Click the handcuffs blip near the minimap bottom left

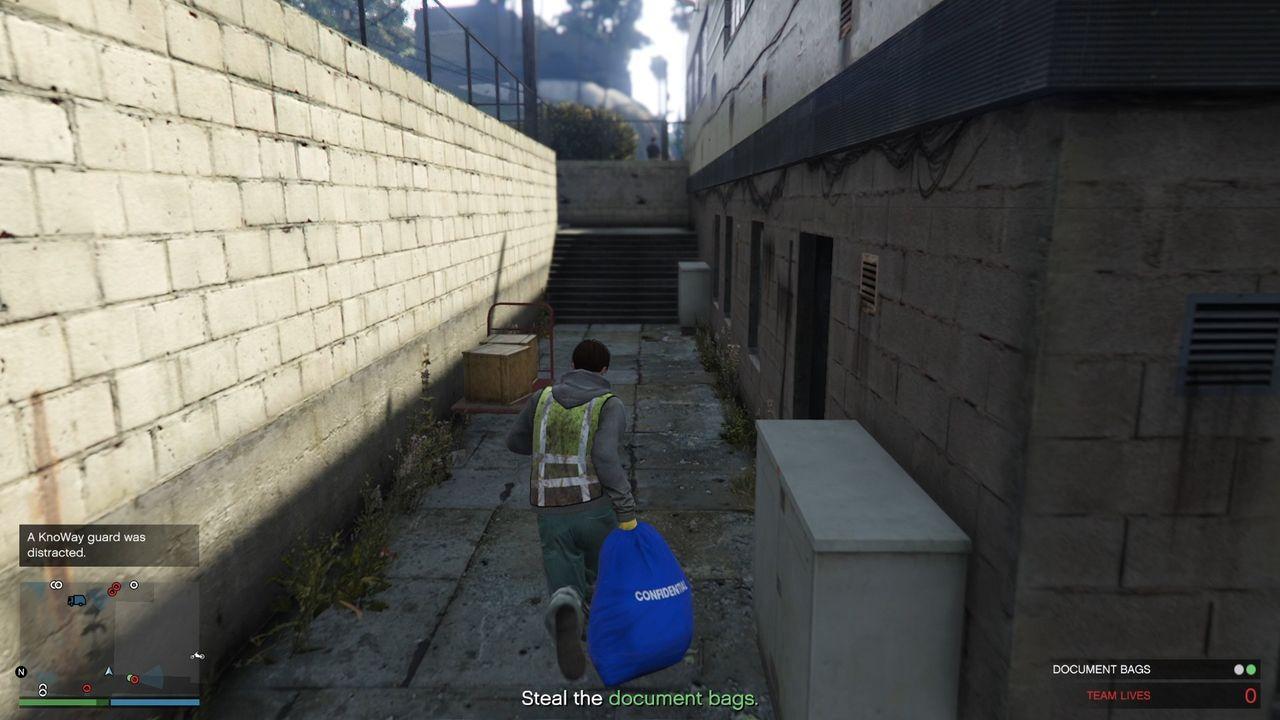pyautogui.click(x=43, y=688)
